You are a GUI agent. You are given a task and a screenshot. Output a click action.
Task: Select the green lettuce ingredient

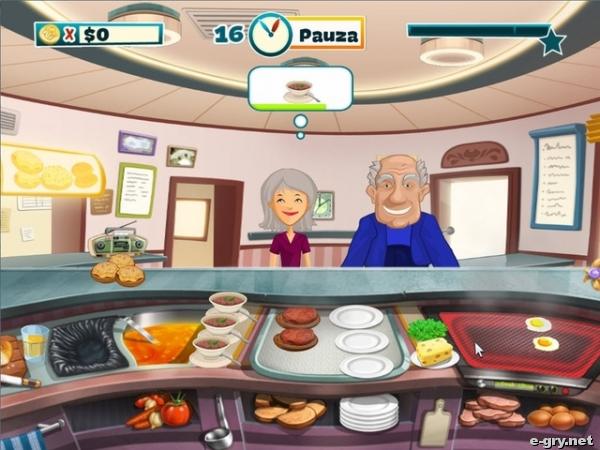427,329
